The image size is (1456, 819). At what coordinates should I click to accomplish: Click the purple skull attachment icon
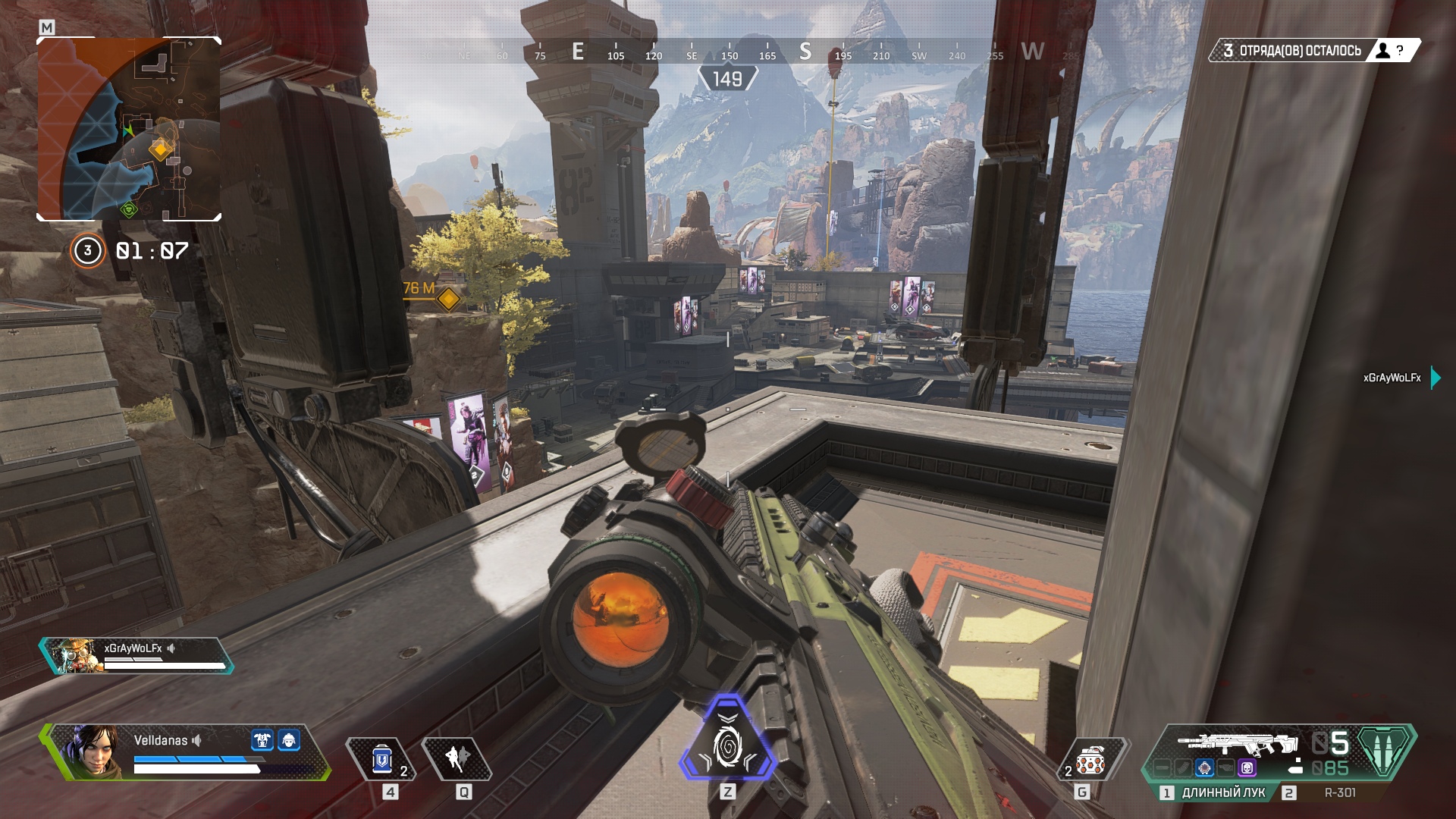1247,768
